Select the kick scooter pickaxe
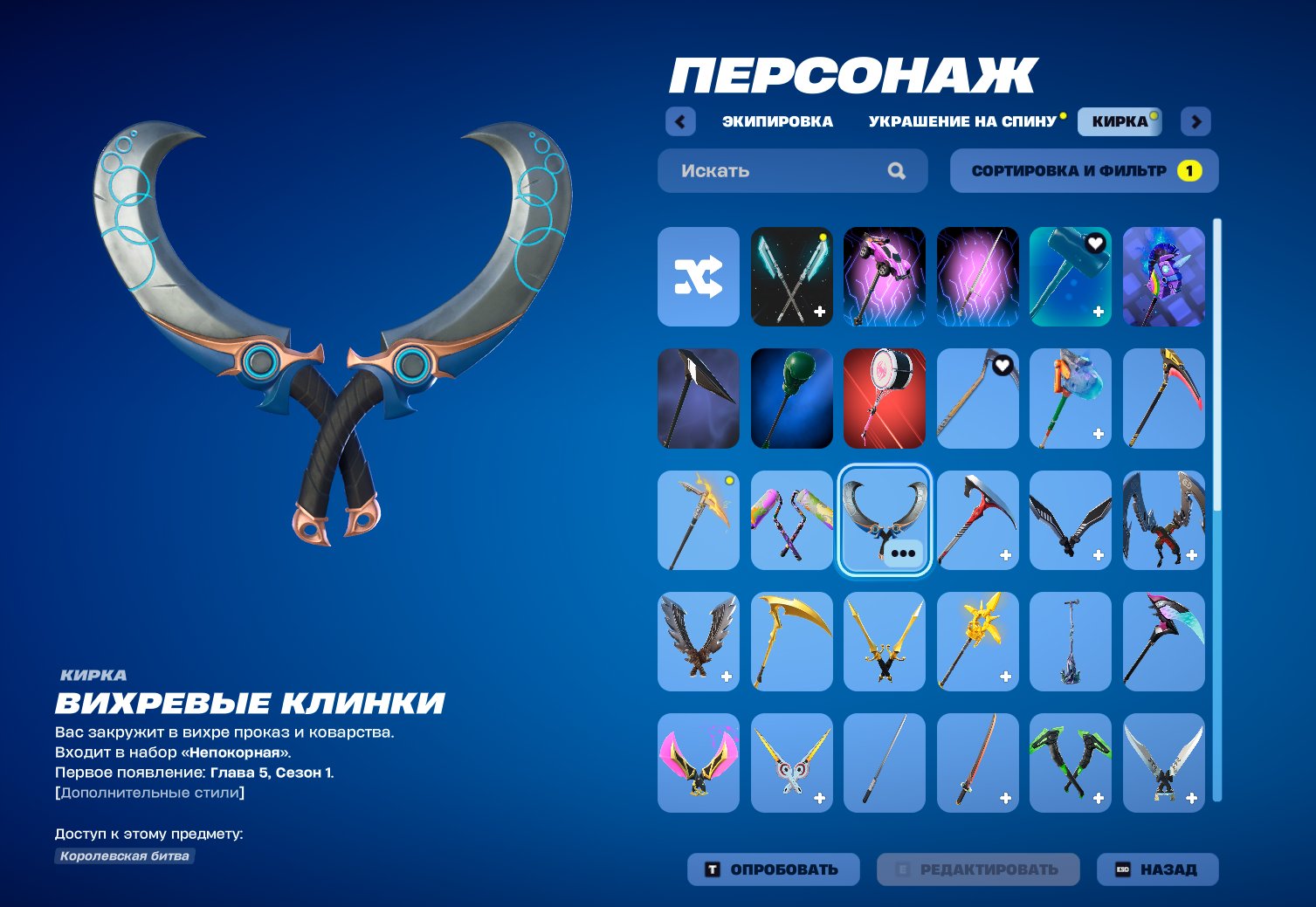This screenshot has height=907, width=1316. (x=1071, y=641)
